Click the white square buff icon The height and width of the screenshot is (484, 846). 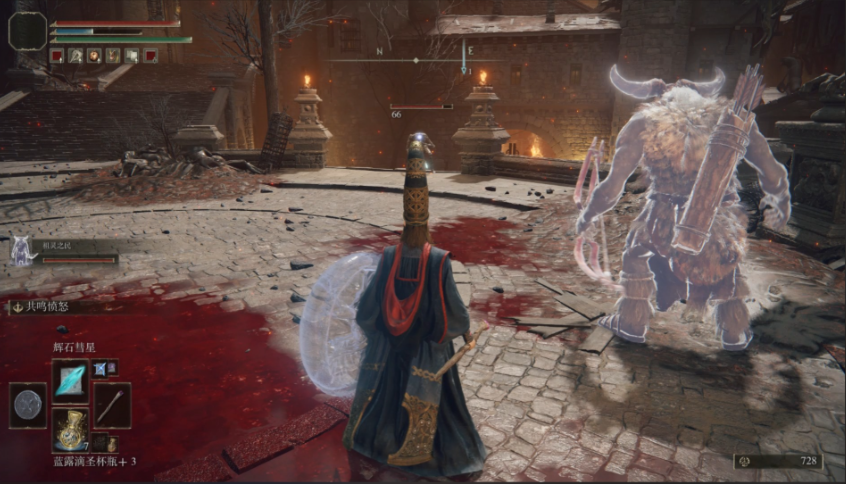[132, 56]
